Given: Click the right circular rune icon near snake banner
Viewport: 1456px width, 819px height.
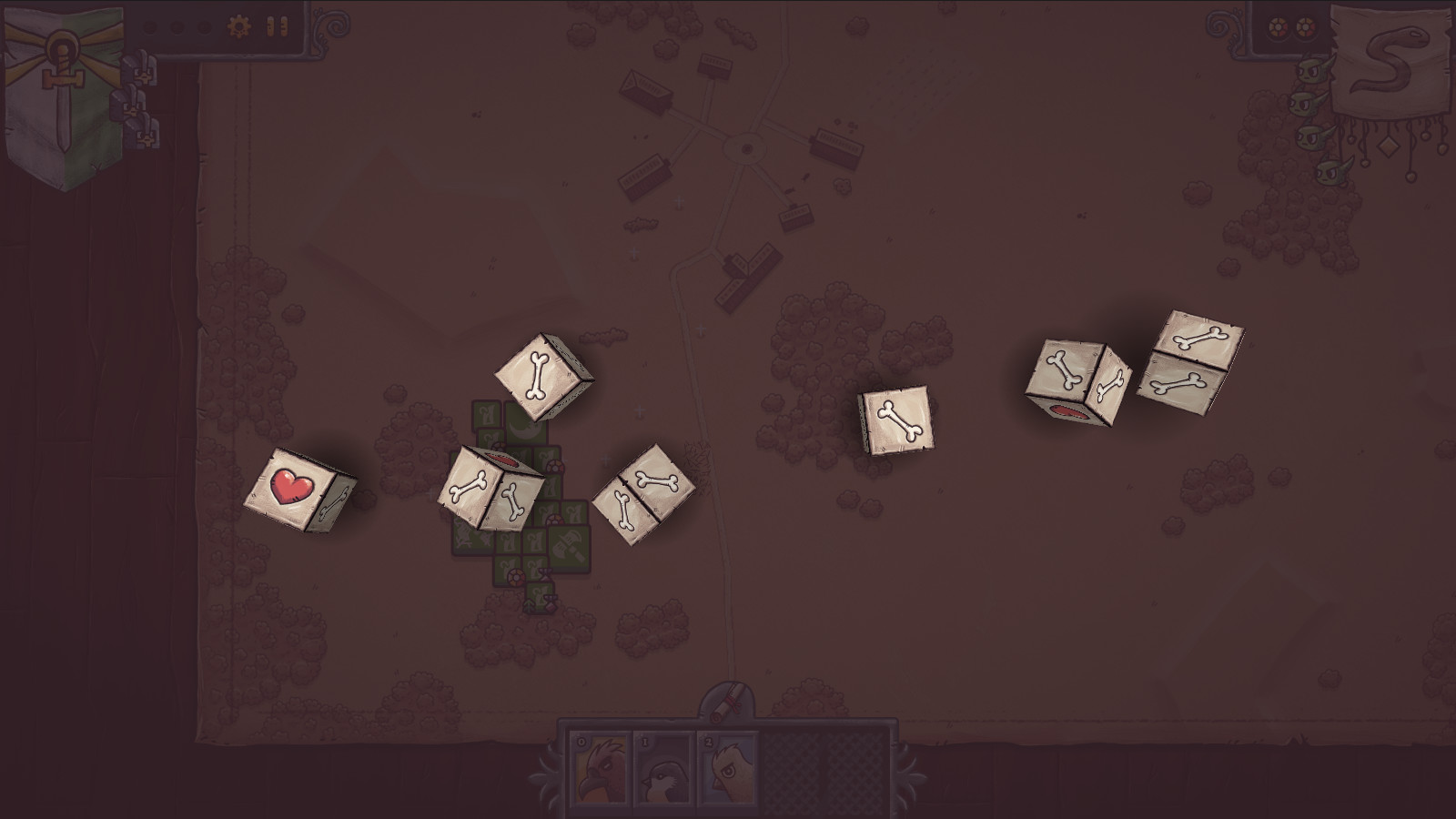Looking at the screenshot, I should [x=1305, y=27].
